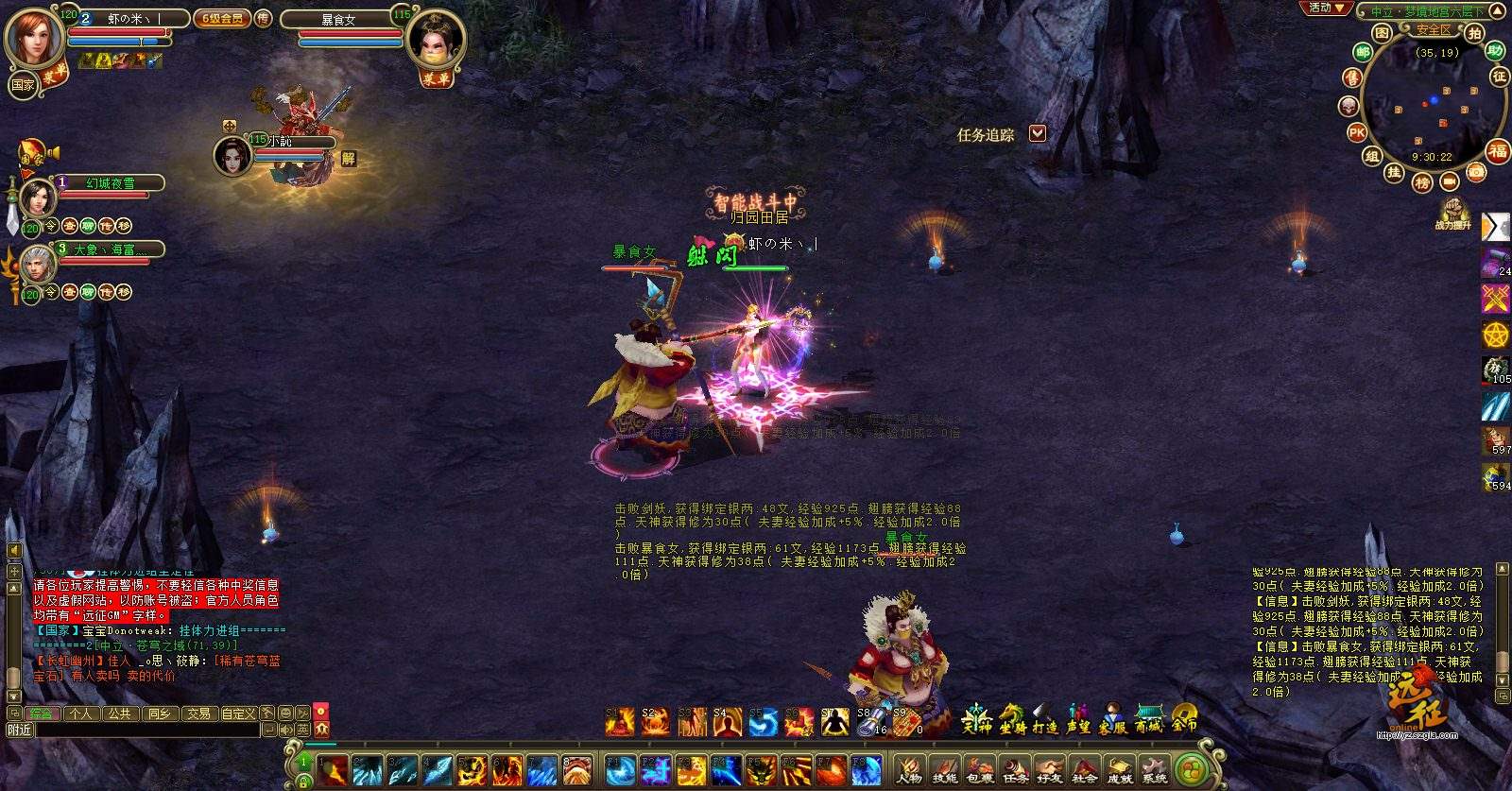
Task: Select party member 幻城夜雪's portrait
Action: pos(38,198)
